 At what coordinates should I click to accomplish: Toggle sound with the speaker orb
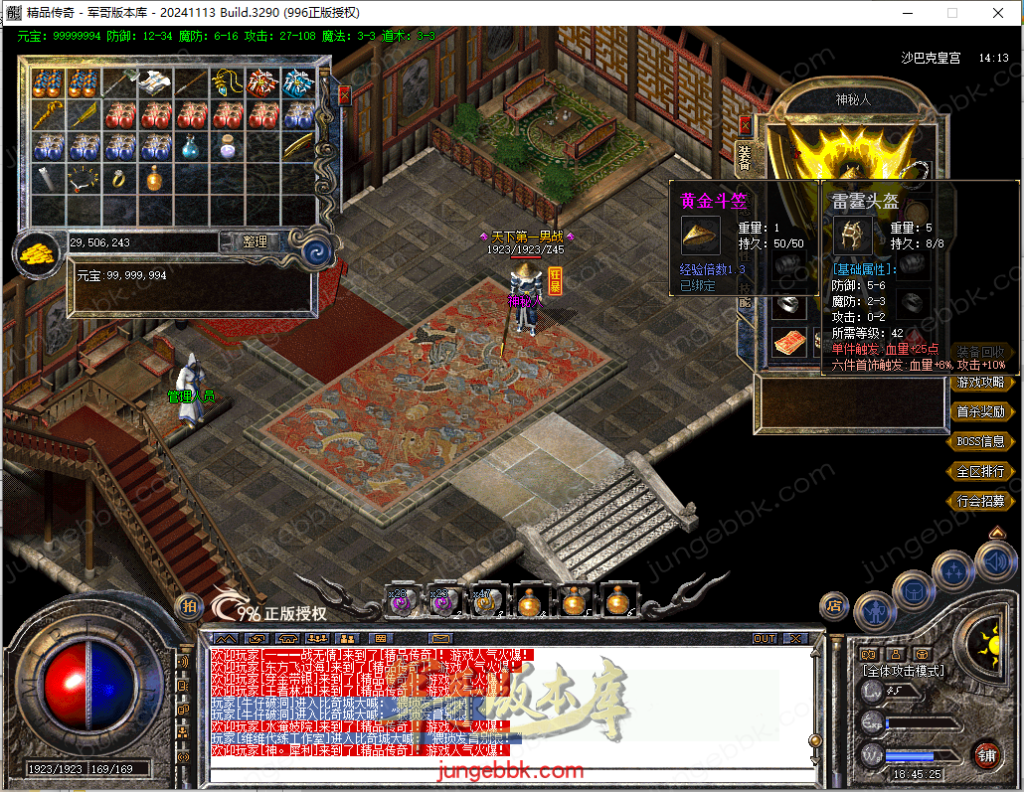[995, 563]
